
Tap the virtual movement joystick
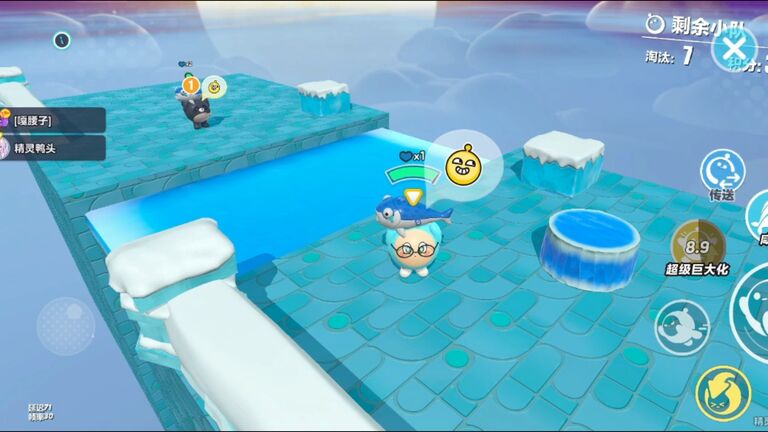pyautogui.click(x=66, y=325)
